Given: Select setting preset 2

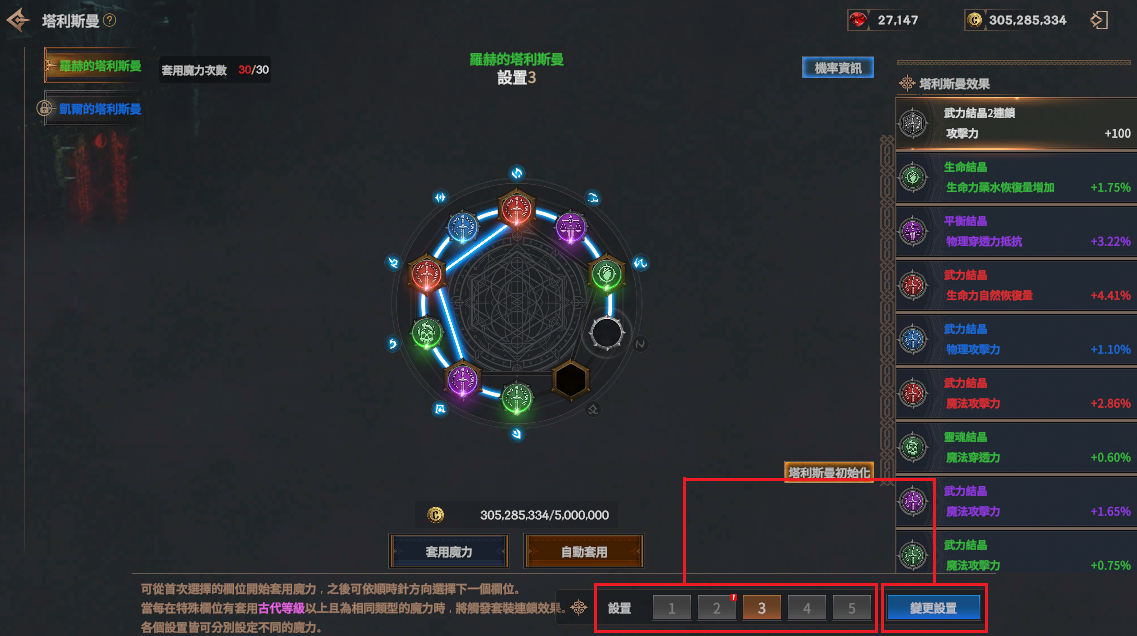Looking at the screenshot, I should click(x=716, y=608).
